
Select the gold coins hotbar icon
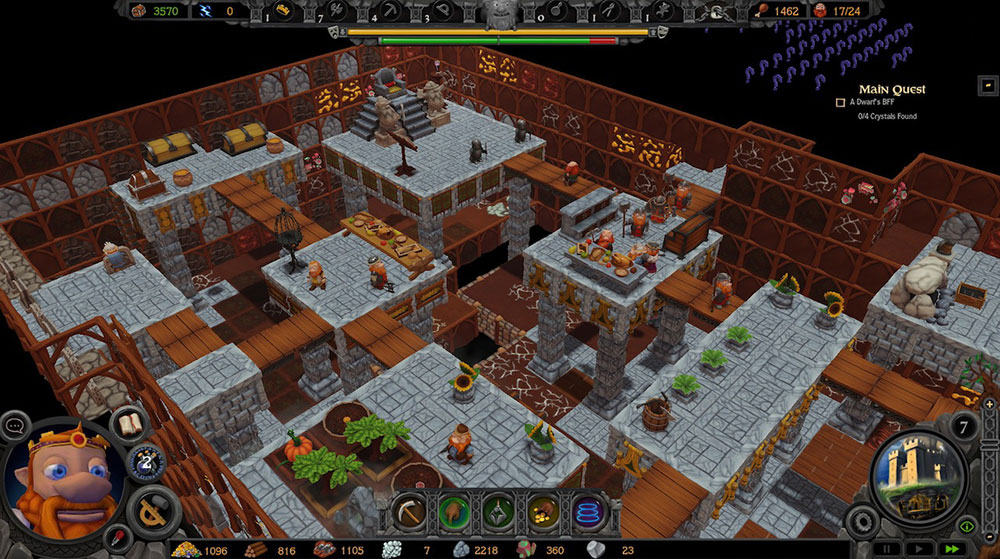(x=541, y=512)
